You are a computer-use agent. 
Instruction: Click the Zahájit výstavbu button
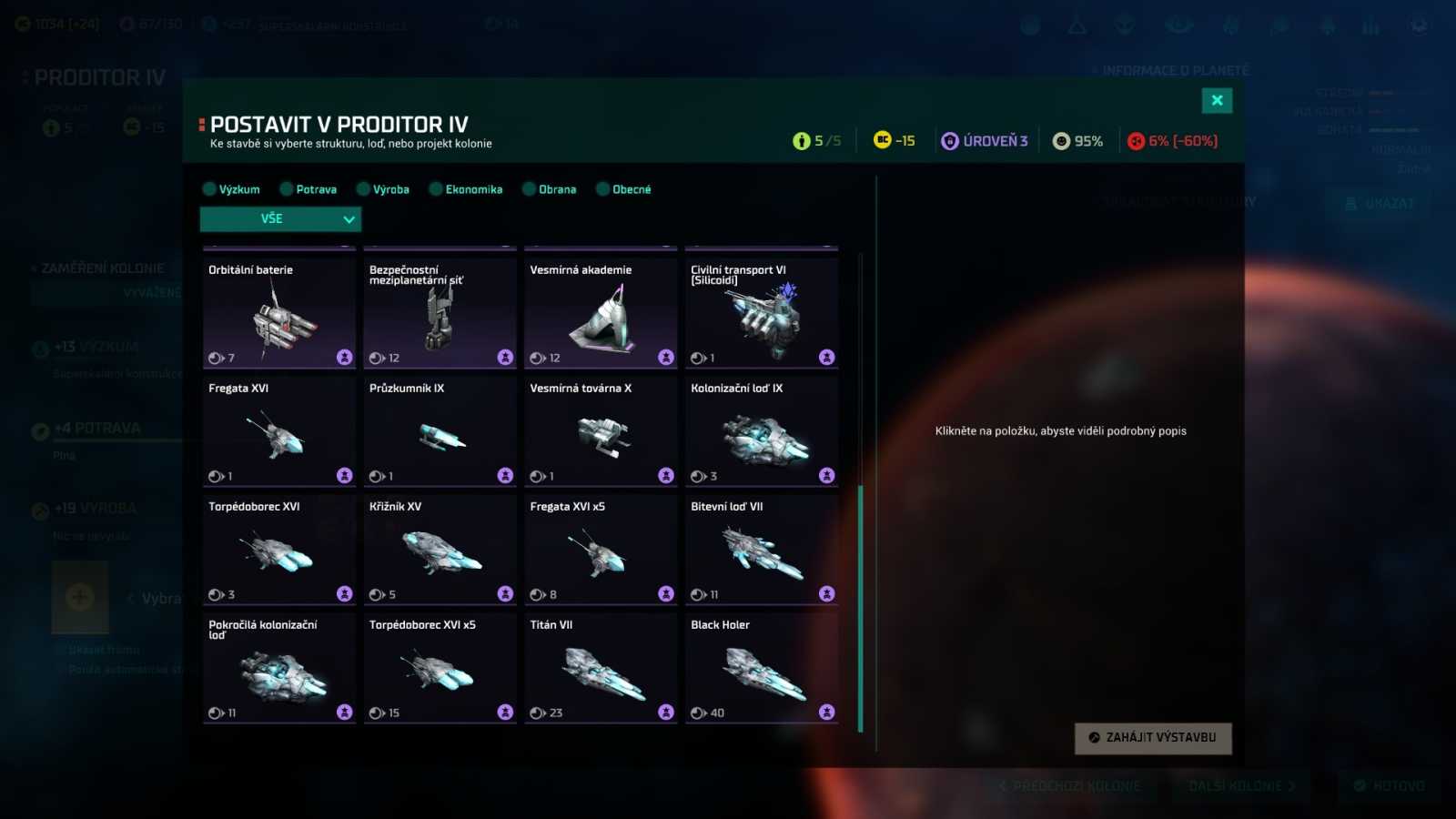click(x=1153, y=738)
